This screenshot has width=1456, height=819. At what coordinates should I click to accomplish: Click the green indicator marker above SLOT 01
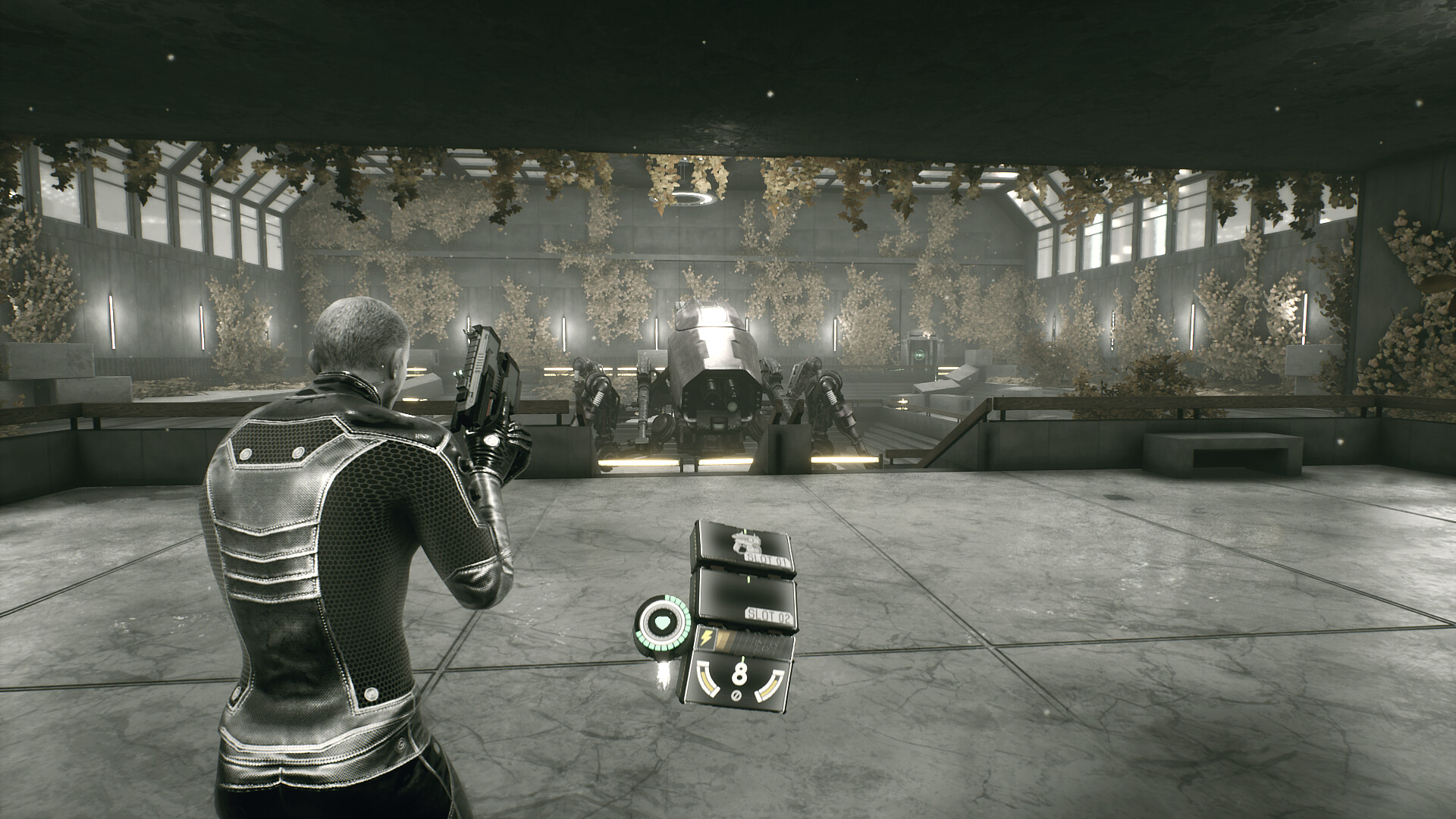pyautogui.click(x=744, y=530)
